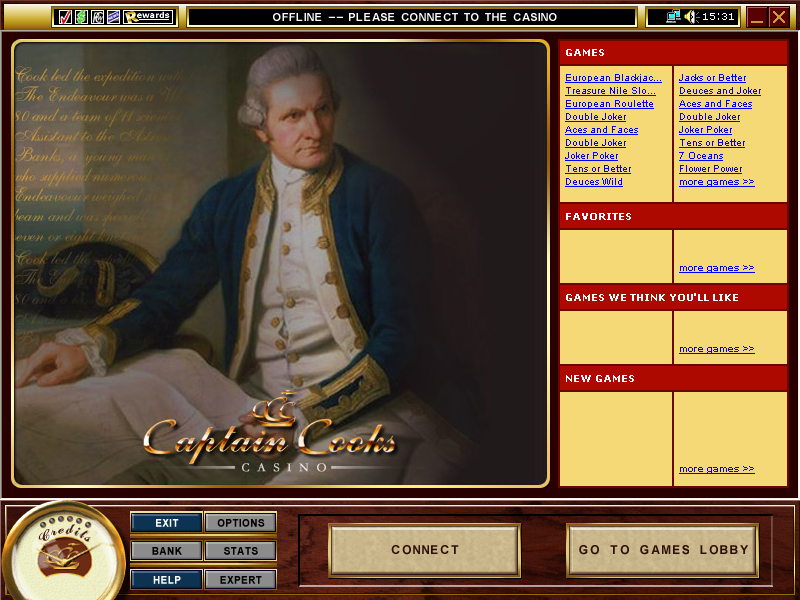Open the Treasure Nile slots game

(x=610, y=91)
